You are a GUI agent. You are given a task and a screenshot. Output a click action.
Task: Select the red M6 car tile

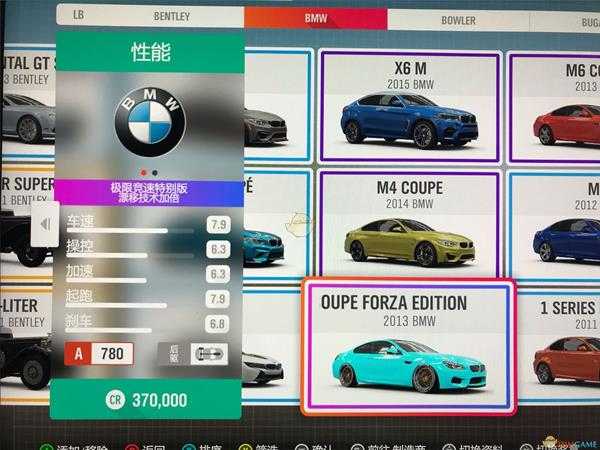(x=562, y=106)
